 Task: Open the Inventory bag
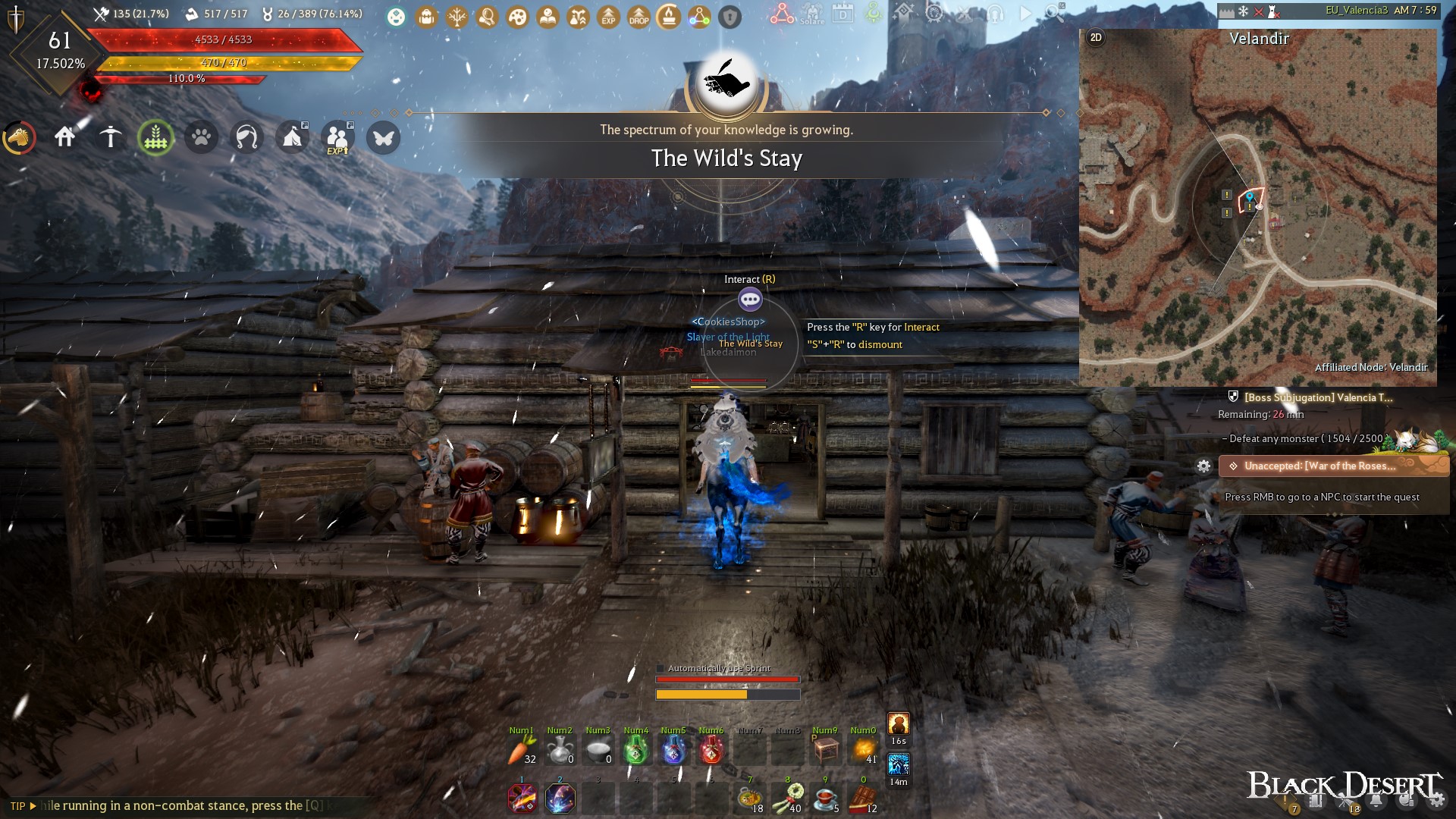425,15
